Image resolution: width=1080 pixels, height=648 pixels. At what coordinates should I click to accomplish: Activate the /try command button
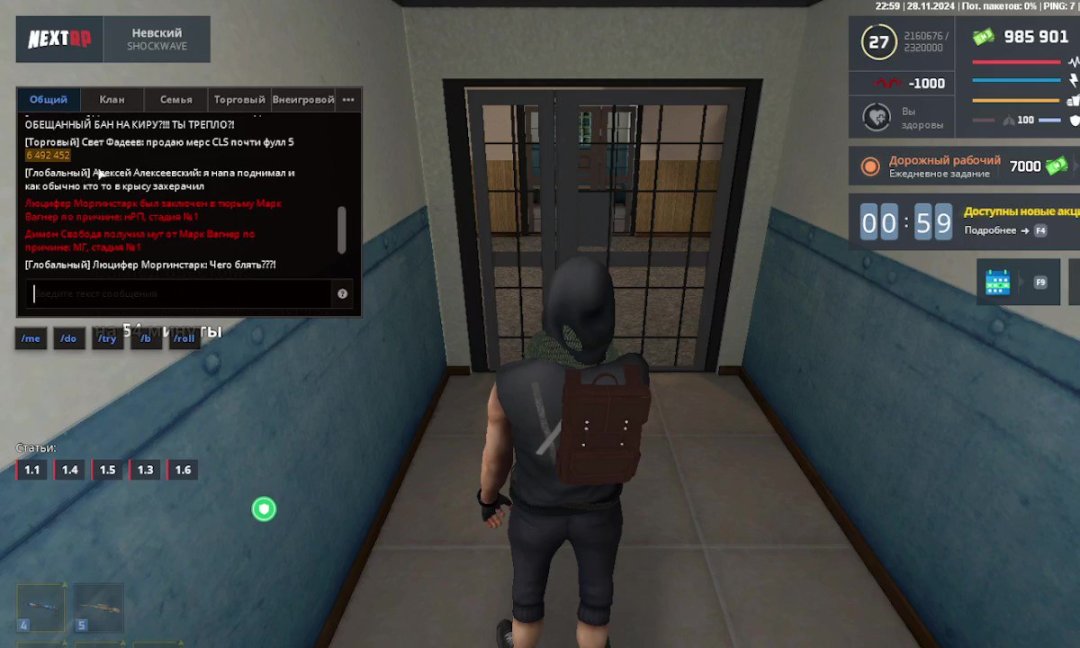tap(107, 339)
